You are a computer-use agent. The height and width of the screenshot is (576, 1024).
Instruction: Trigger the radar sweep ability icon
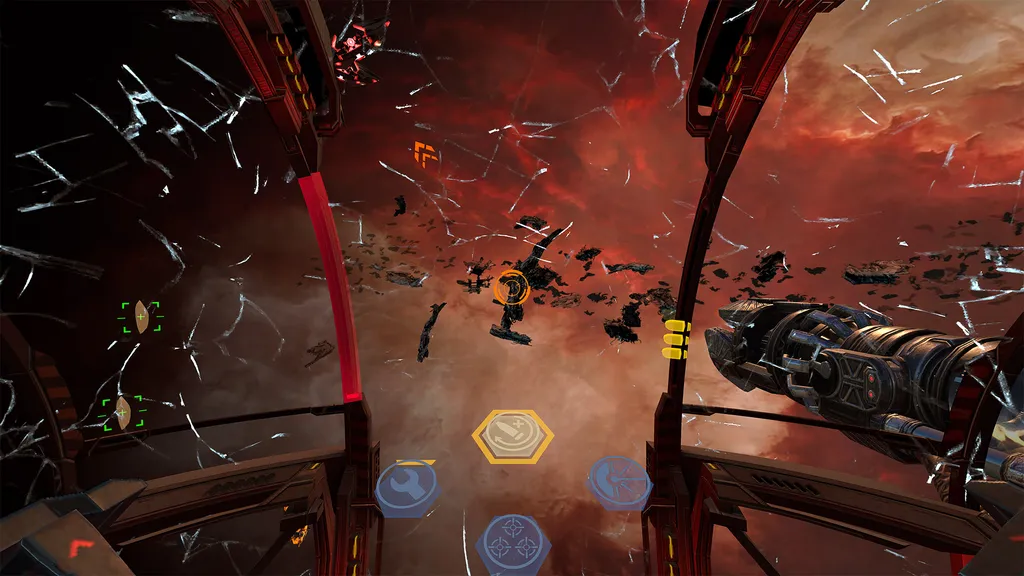pyautogui.click(x=618, y=483)
